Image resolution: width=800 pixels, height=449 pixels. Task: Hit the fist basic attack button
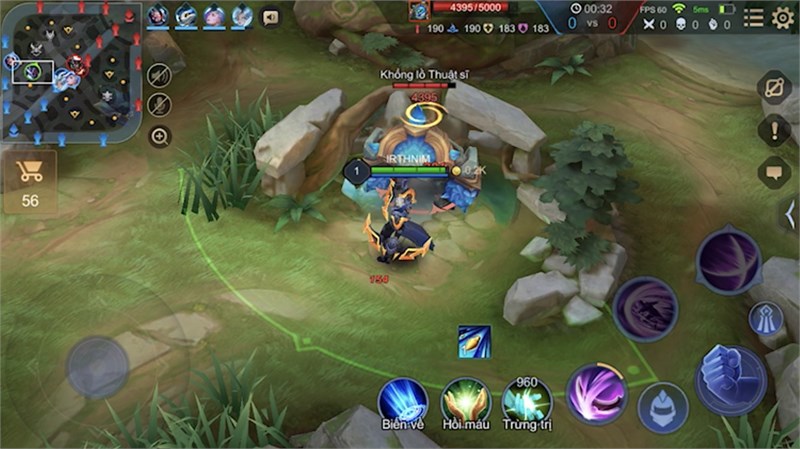pyautogui.click(x=730, y=380)
